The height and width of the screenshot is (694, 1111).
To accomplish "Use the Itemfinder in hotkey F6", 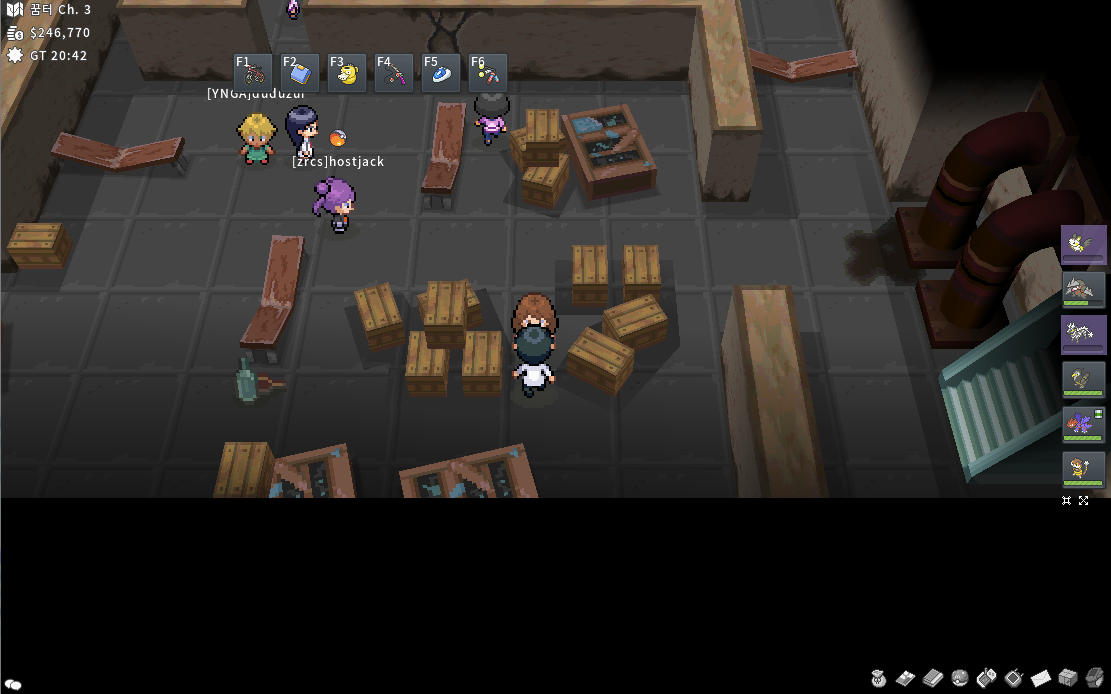I will pyautogui.click(x=488, y=73).
